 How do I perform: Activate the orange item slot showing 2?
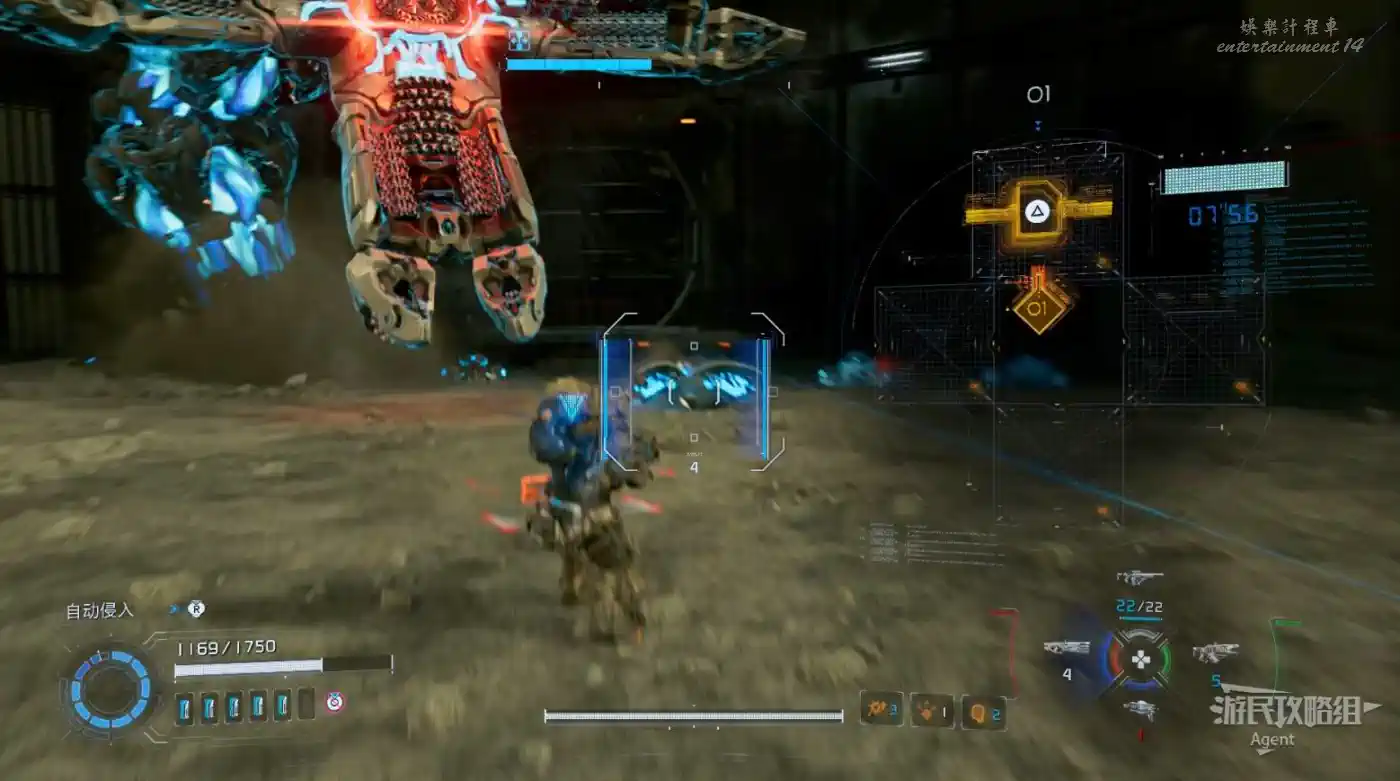click(983, 711)
